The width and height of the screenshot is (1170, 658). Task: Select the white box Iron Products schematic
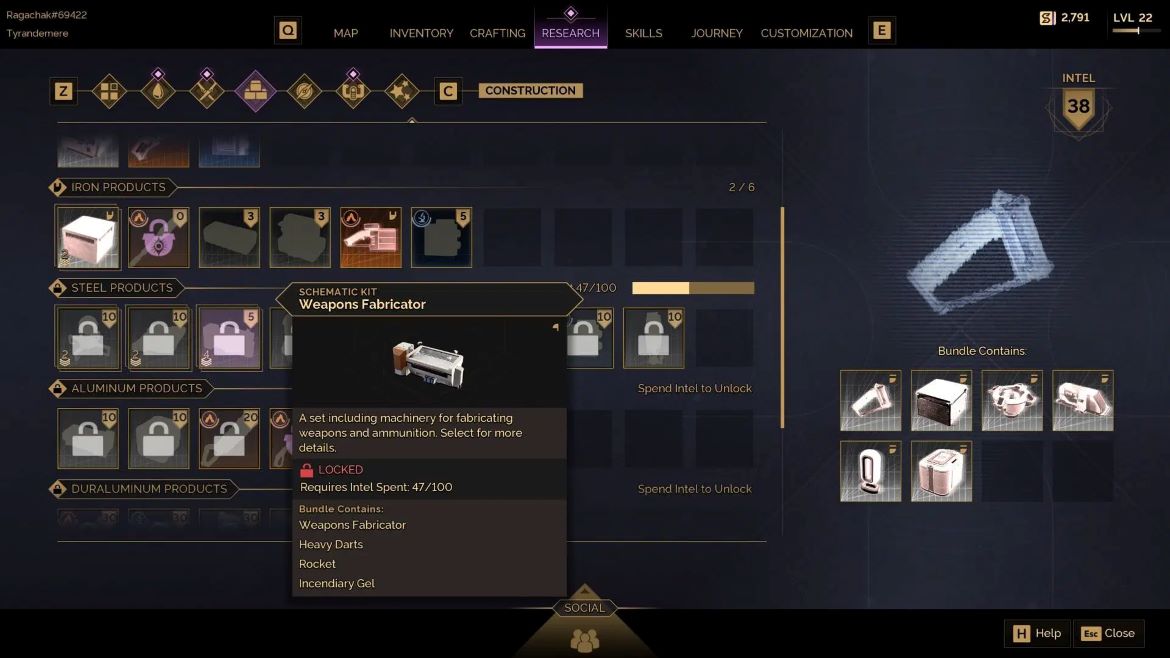pyautogui.click(x=89, y=238)
